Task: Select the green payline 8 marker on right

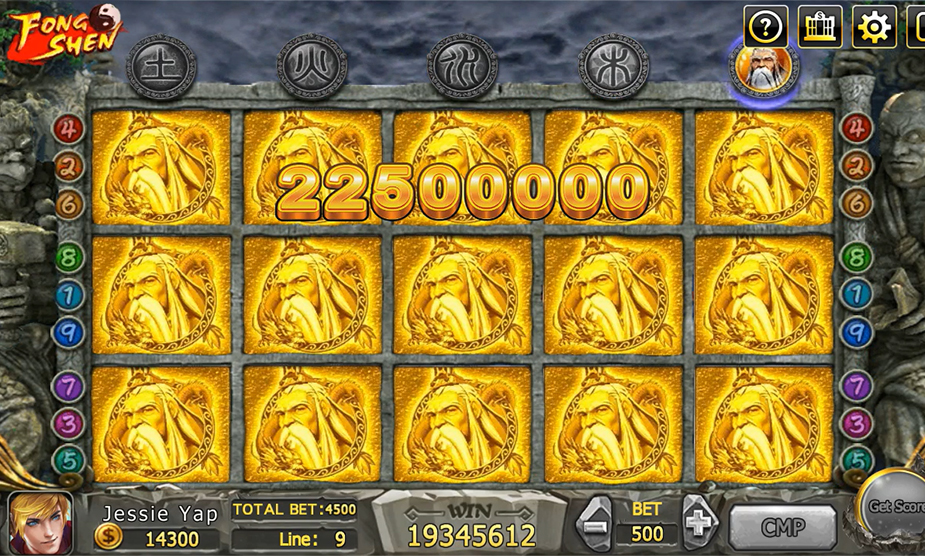Action: (x=856, y=258)
